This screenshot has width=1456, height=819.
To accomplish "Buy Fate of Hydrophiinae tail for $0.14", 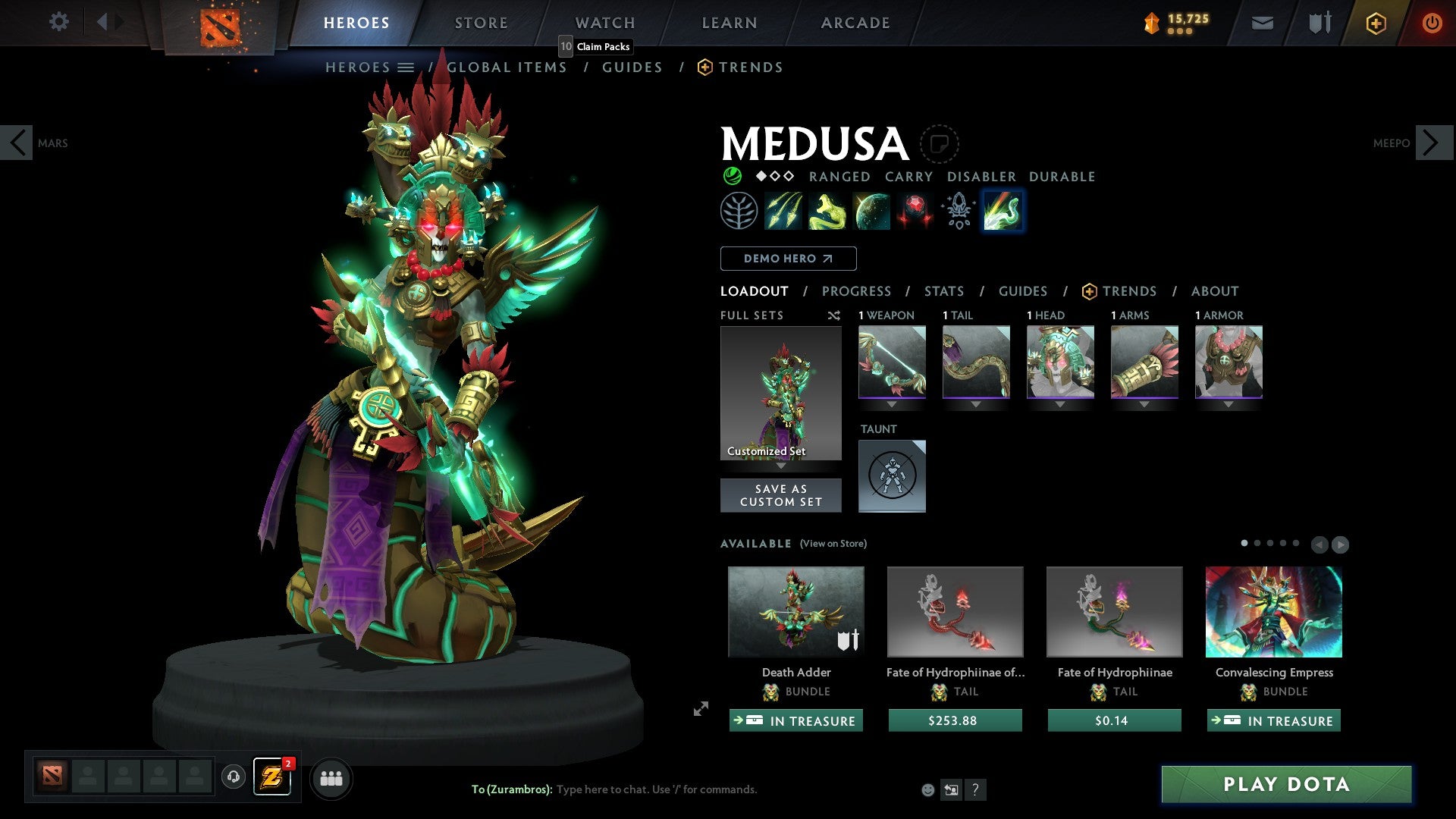I will coord(1114,720).
